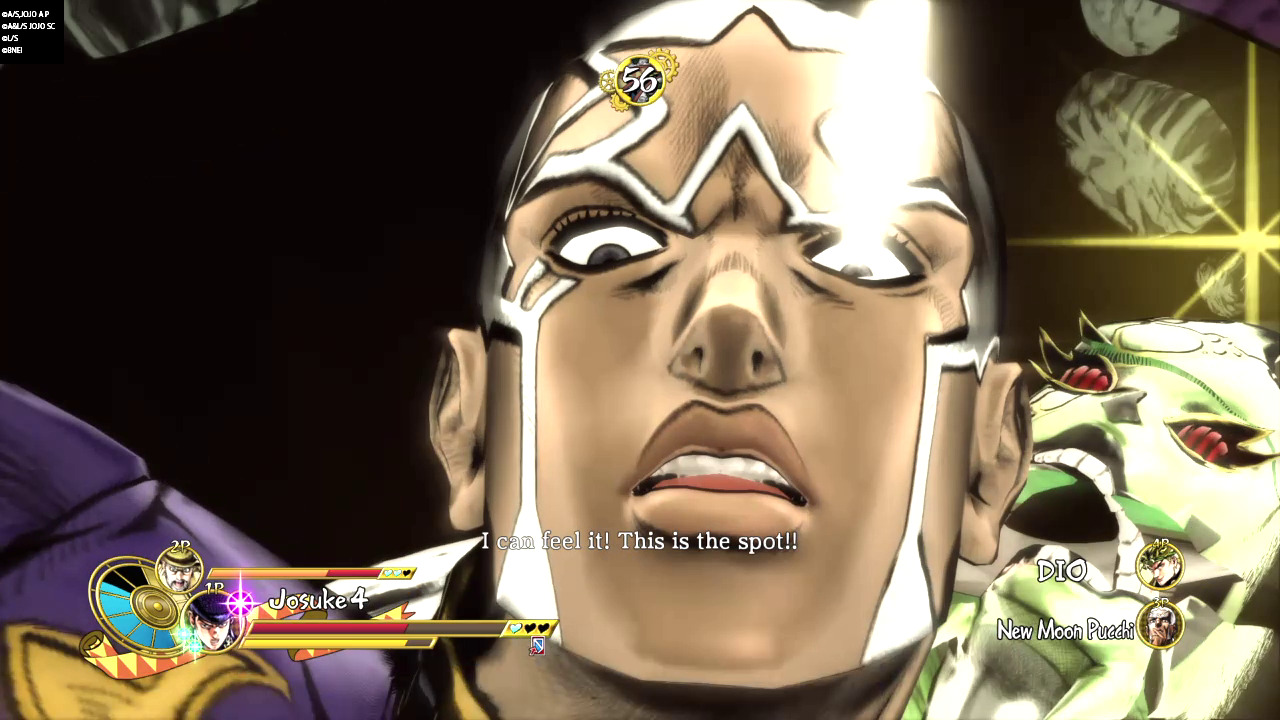
Task: Click DIO's round portrait icon
Action: (1160, 567)
